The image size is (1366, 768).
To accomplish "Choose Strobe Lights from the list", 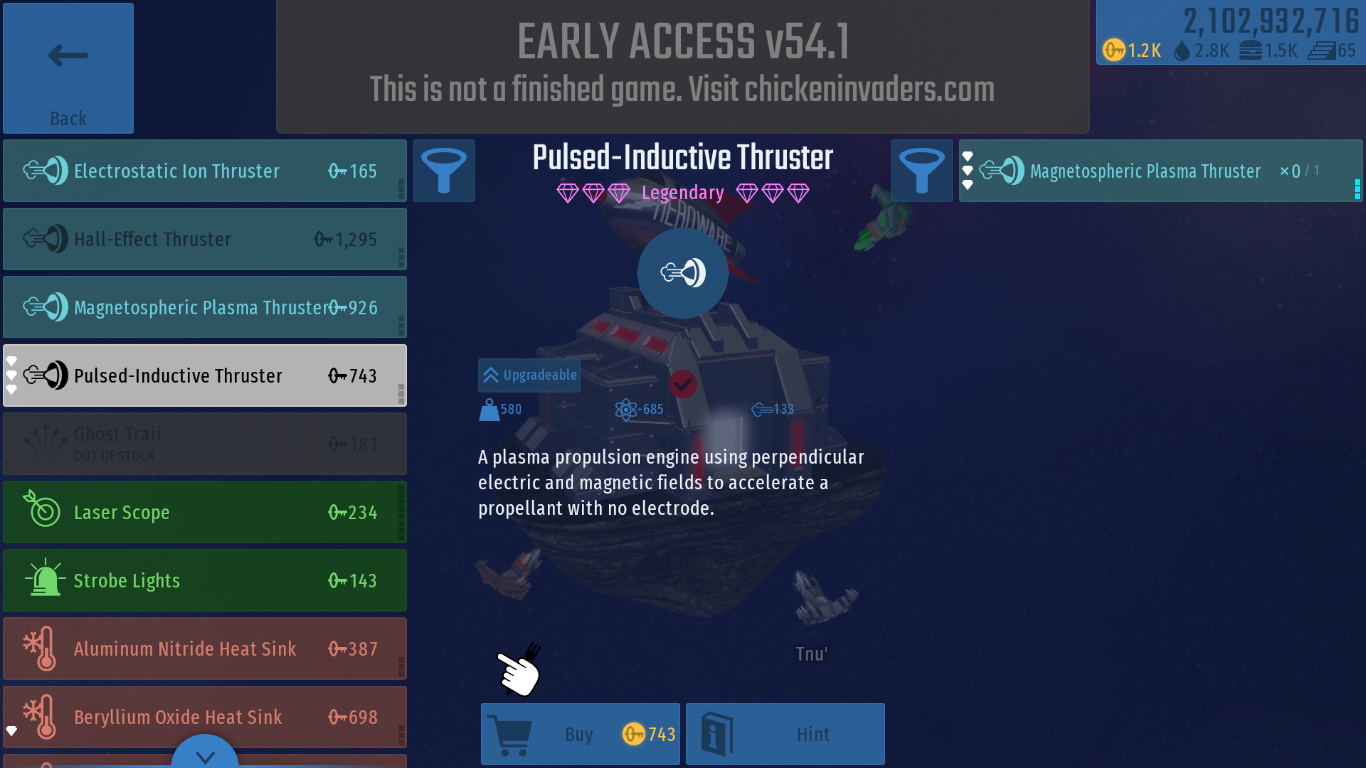I will coord(204,581).
